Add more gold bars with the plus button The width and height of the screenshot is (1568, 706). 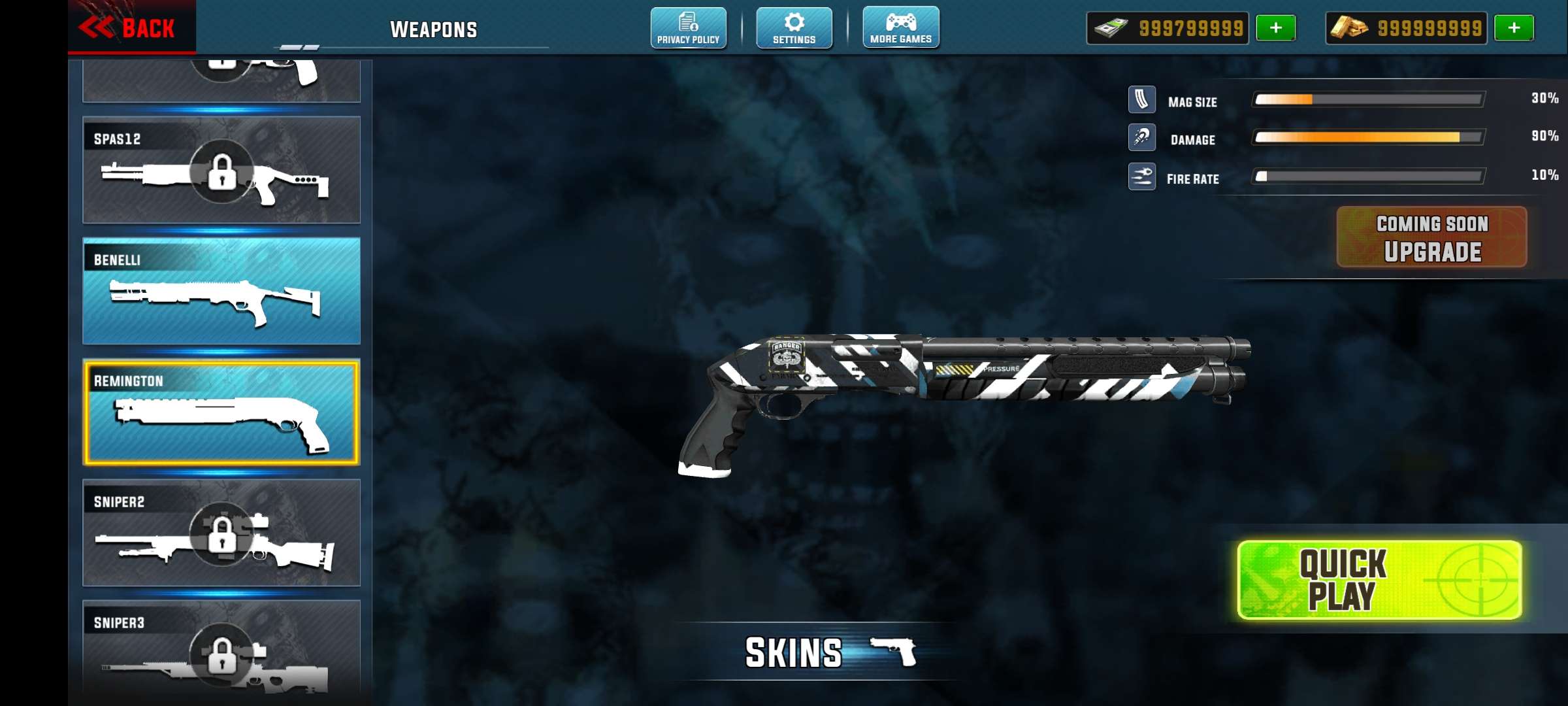(x=1514, y=28)
